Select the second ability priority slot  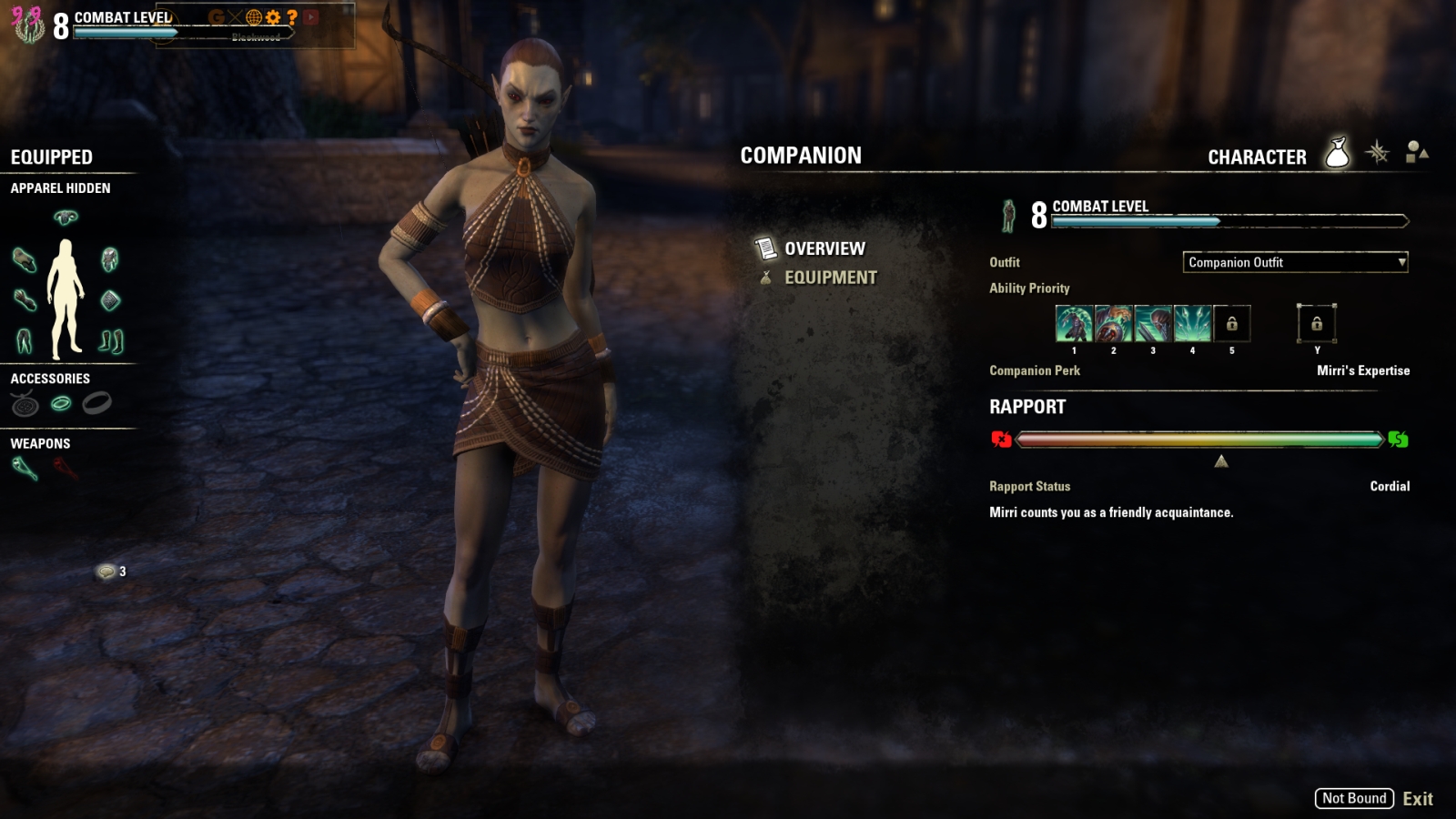point(1114,323)
